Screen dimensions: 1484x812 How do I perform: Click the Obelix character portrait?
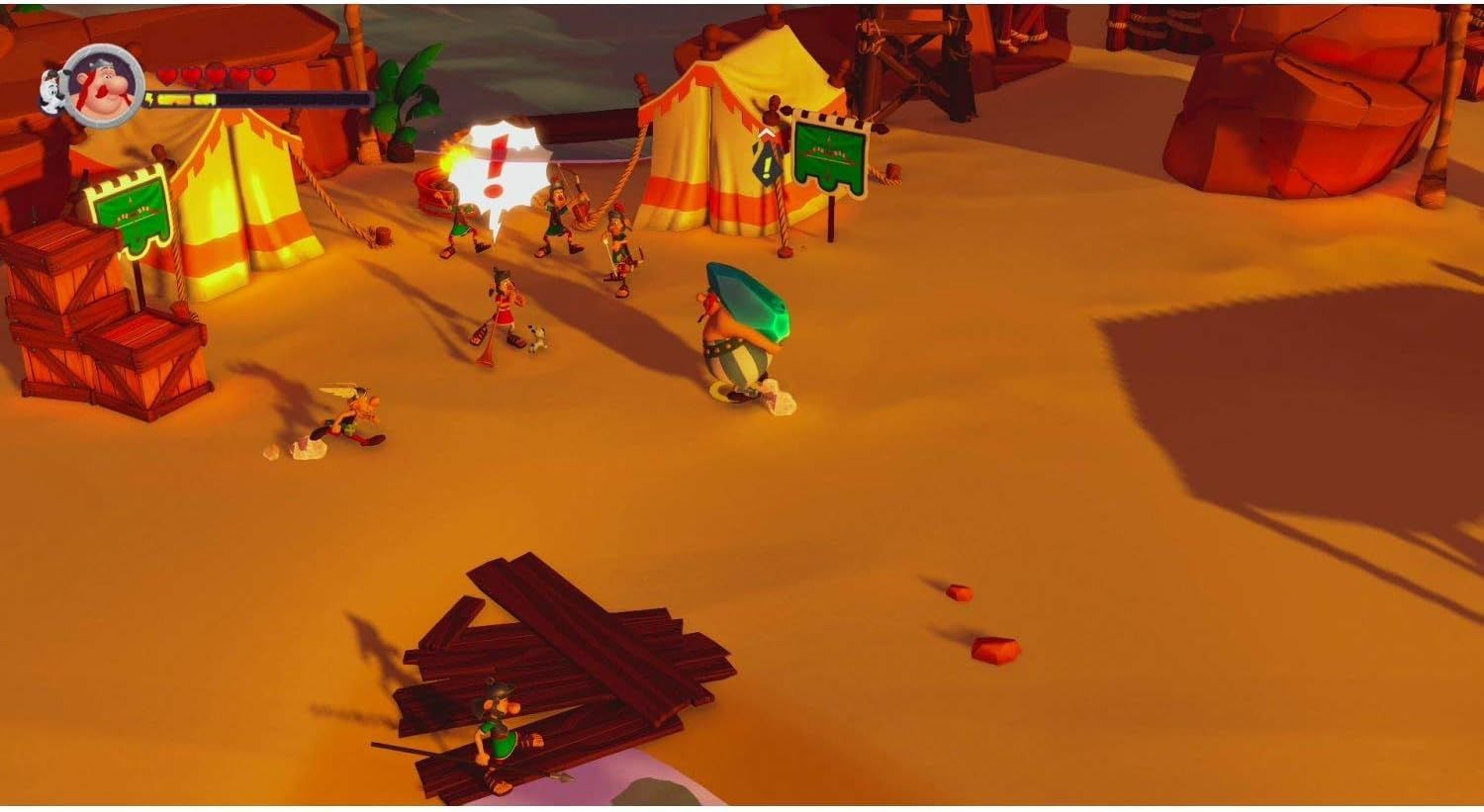[104, 87]
